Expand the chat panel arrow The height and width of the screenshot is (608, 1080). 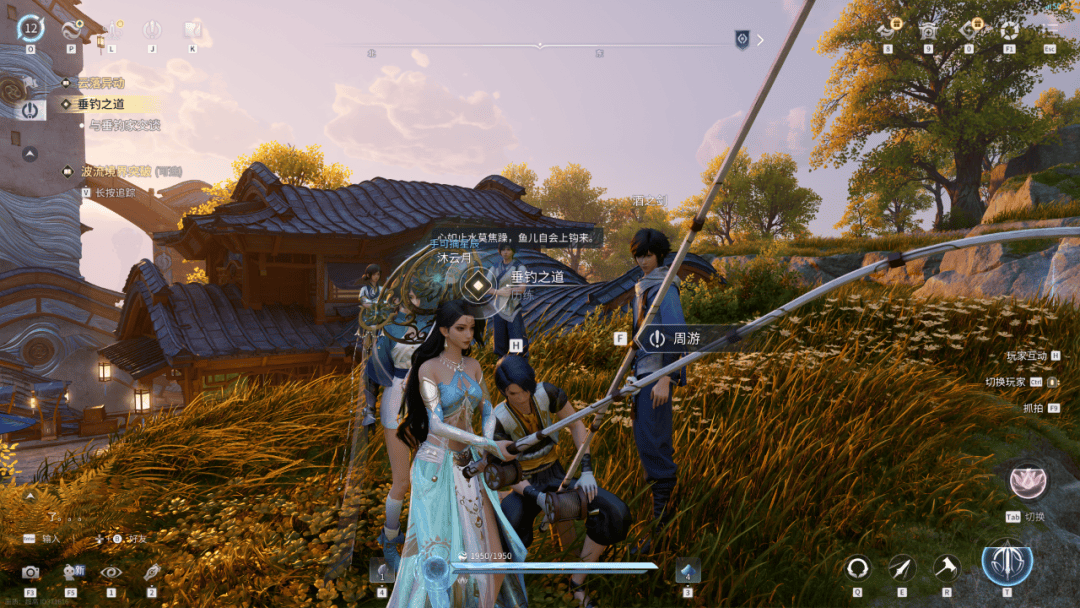[x=30, y=495]
